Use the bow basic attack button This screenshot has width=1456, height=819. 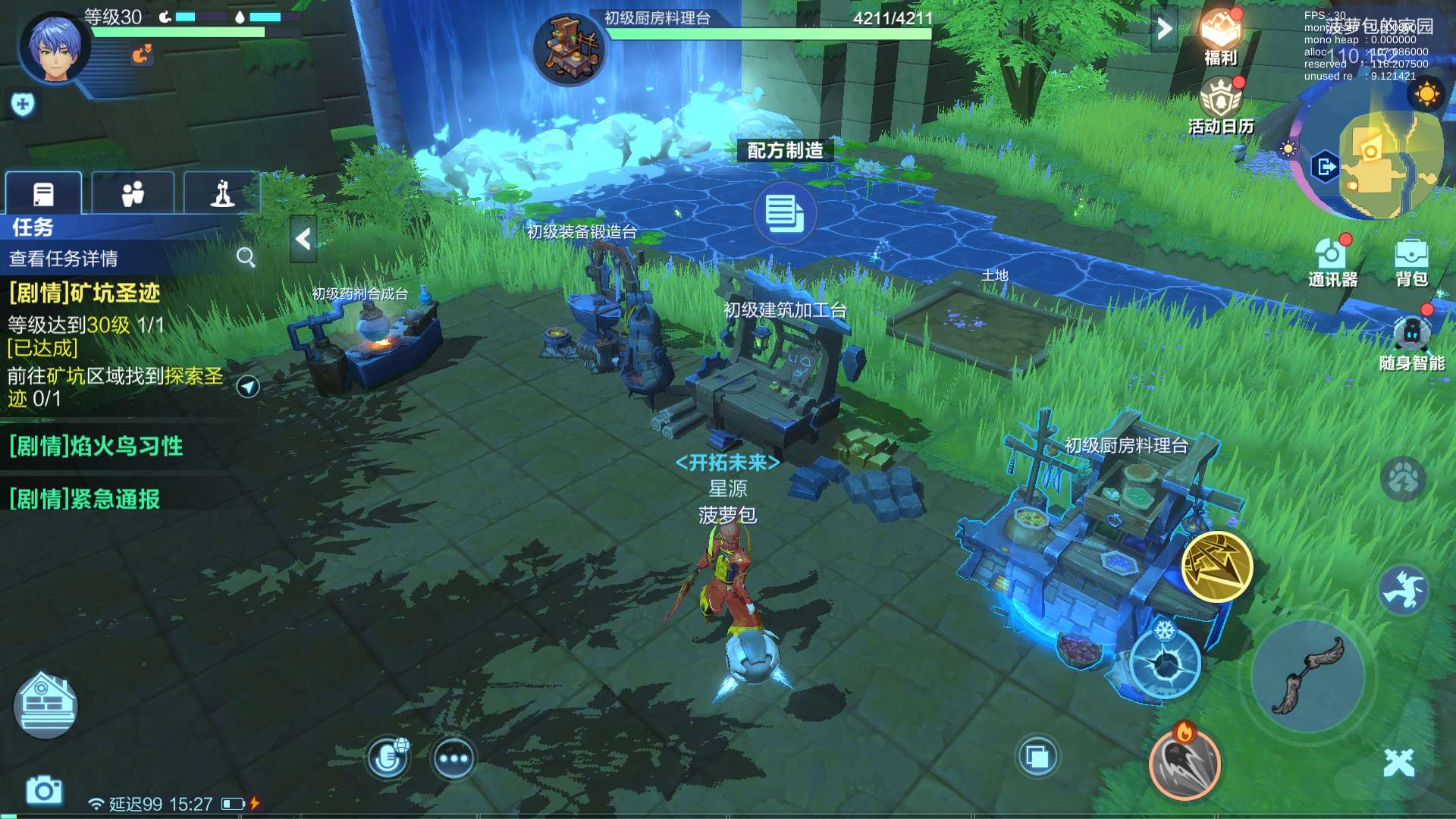pos(1307,676)
